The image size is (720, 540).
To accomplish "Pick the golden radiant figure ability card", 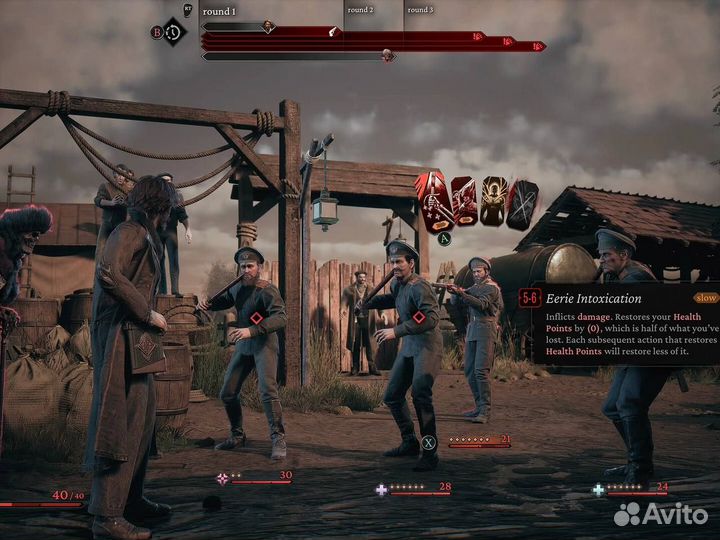I will (x=494, y=201).
